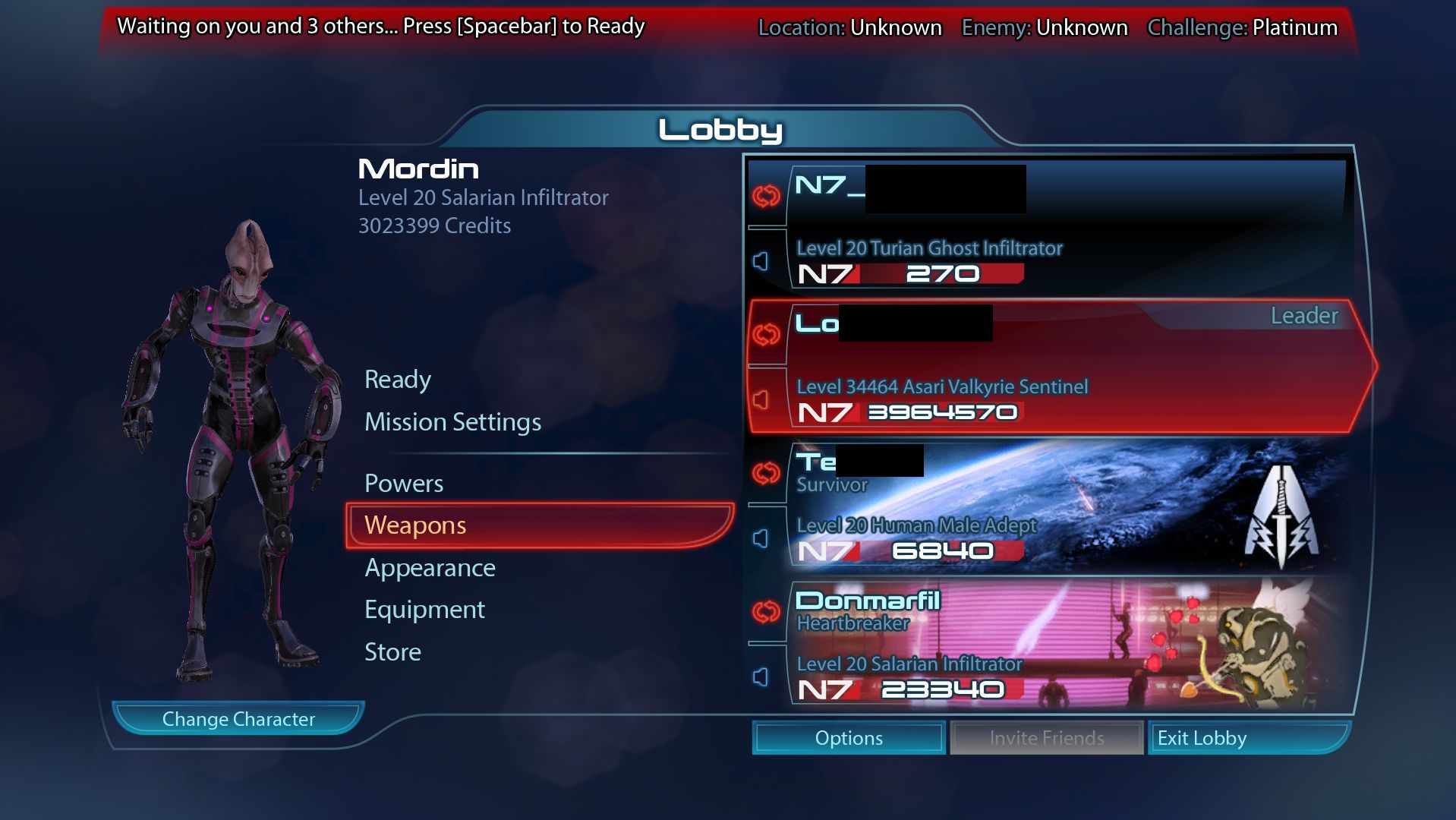Choose the Weapons menu entry

[415, 525]
